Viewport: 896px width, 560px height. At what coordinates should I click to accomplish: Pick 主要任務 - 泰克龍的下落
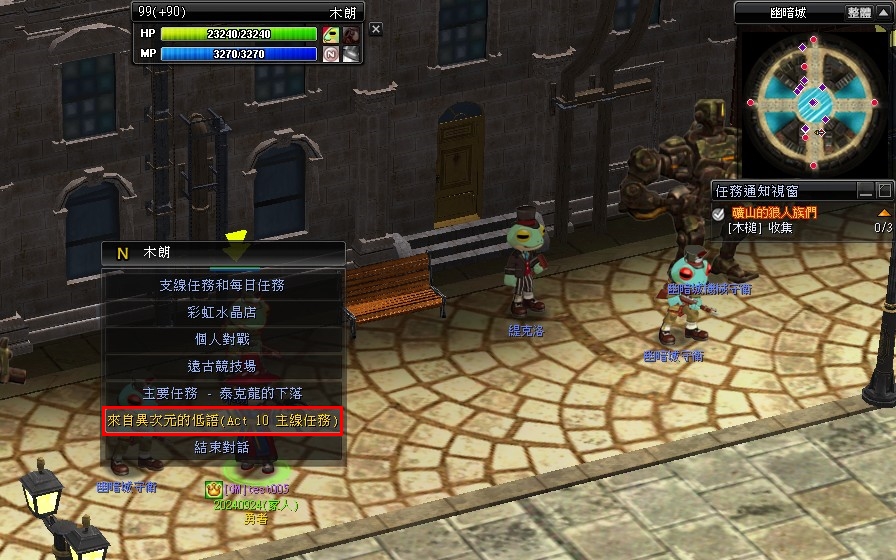point(222,393)
